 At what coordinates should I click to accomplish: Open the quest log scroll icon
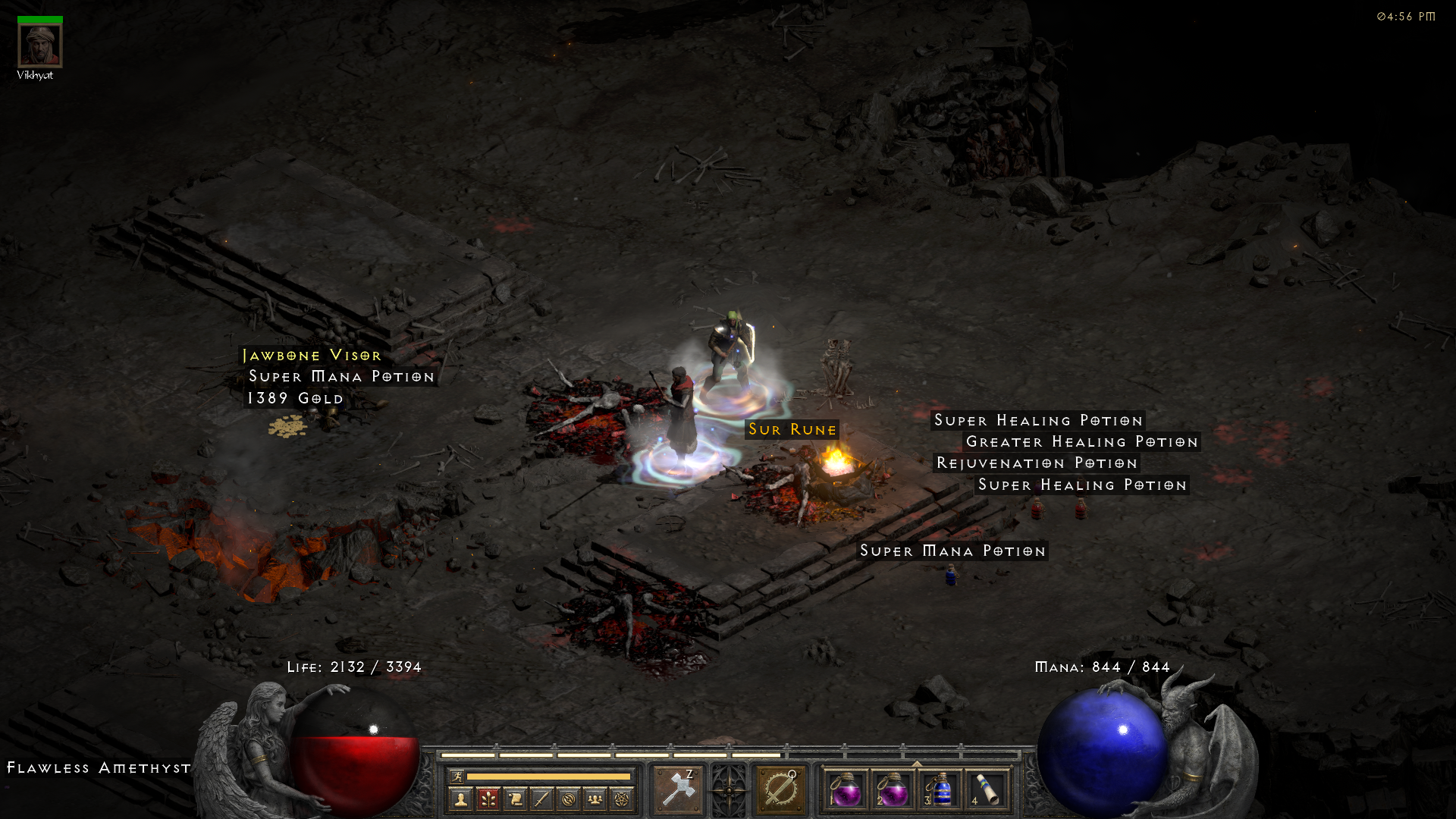pyautogui.click(x=515, y=799)
